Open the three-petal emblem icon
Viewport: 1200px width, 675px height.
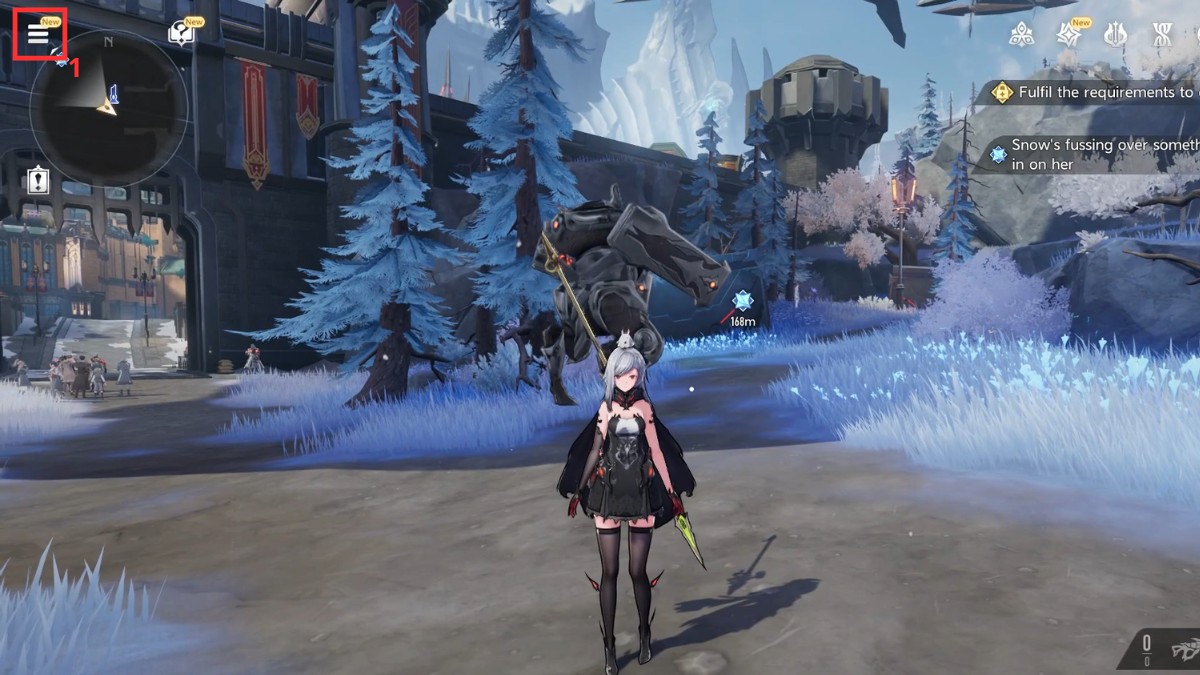[x=1021, y=35]
